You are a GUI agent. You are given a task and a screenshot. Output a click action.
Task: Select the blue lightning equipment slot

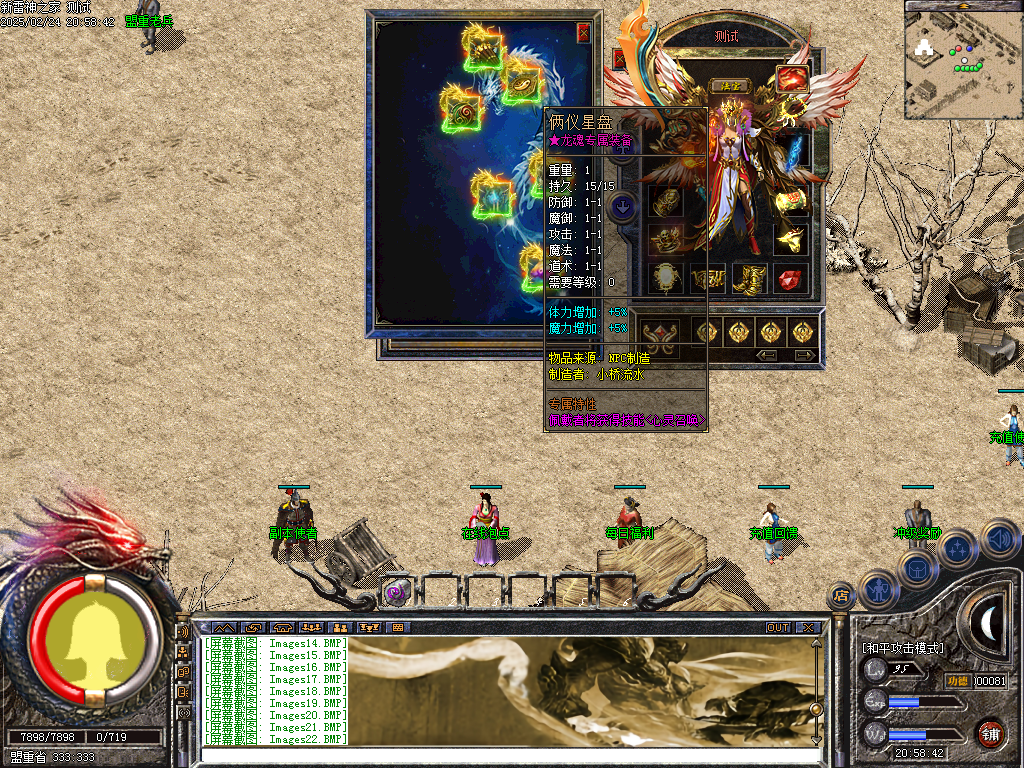pos(795,150)
